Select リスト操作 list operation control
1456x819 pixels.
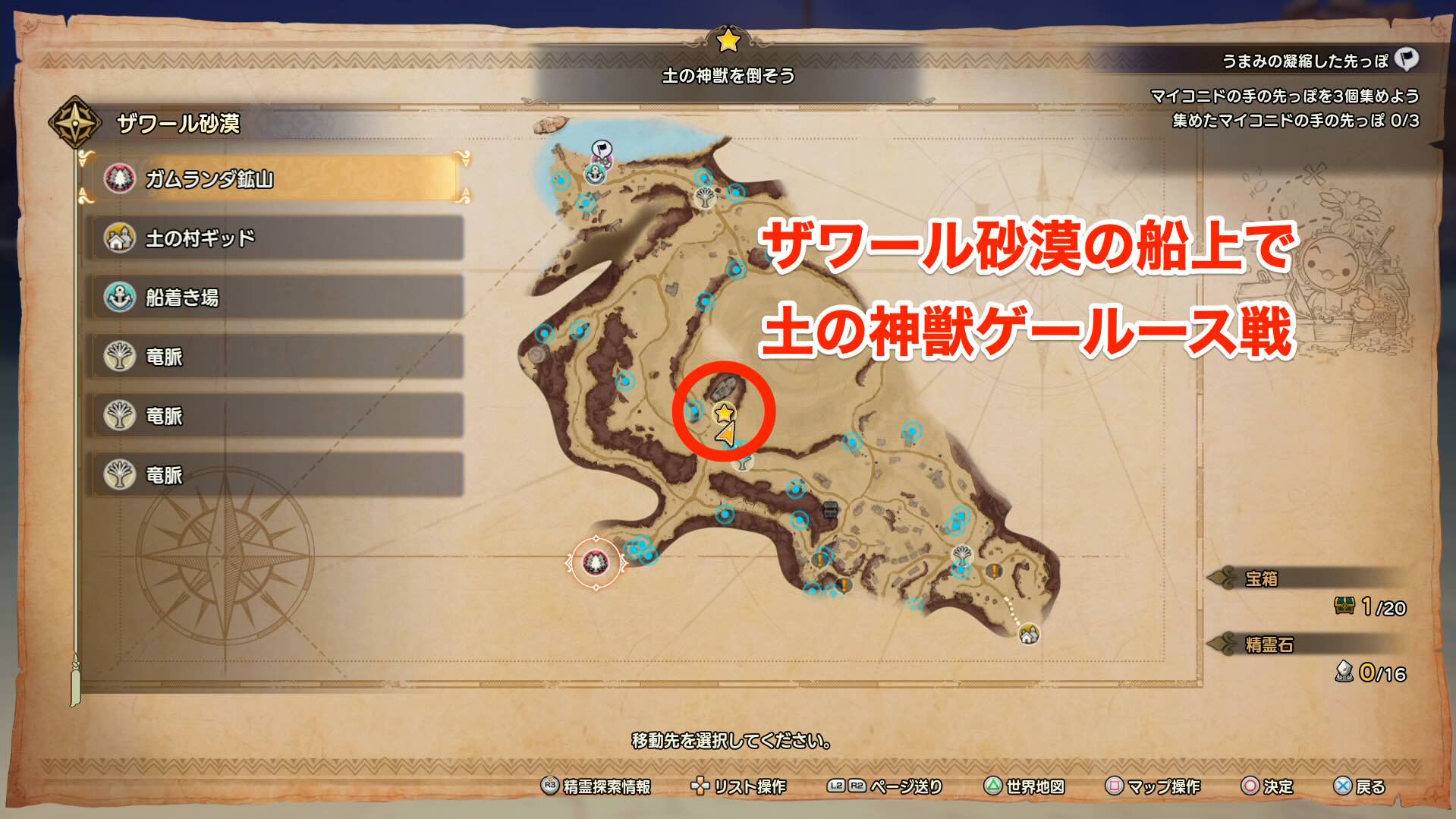coord(700,788)
